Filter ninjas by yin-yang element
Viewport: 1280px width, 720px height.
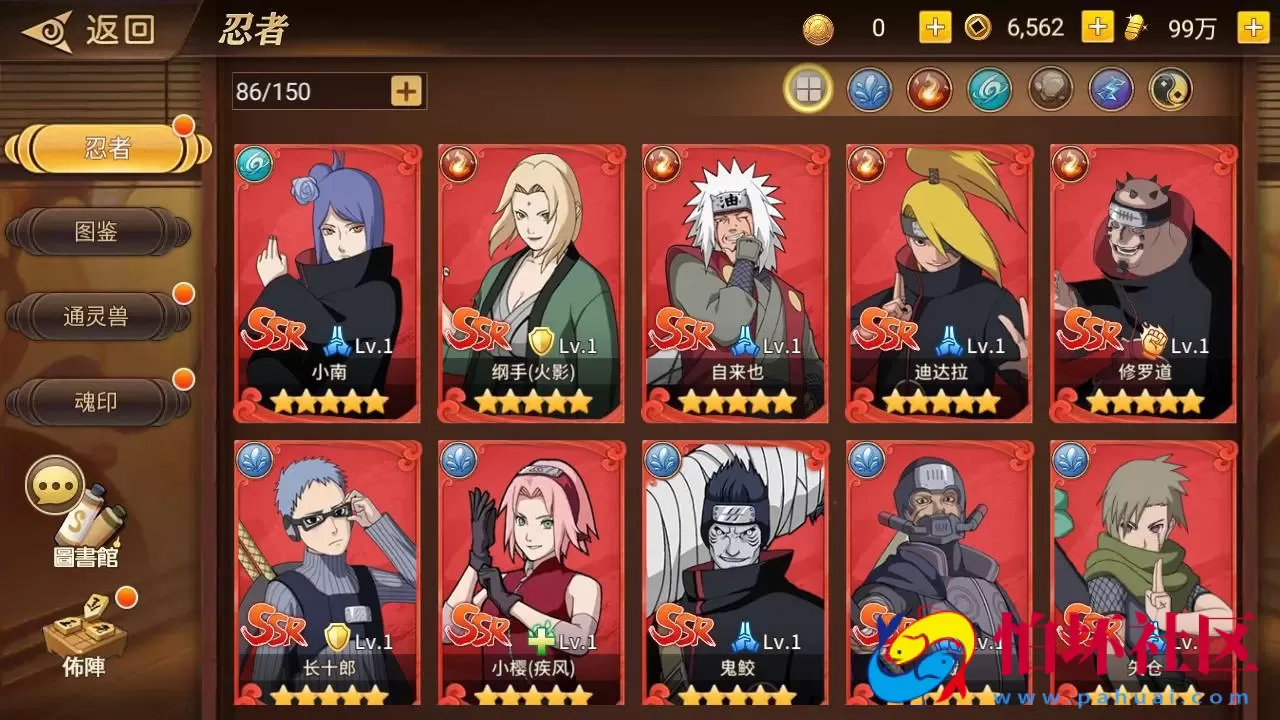pyautogui.click(x=1170, y=90)
